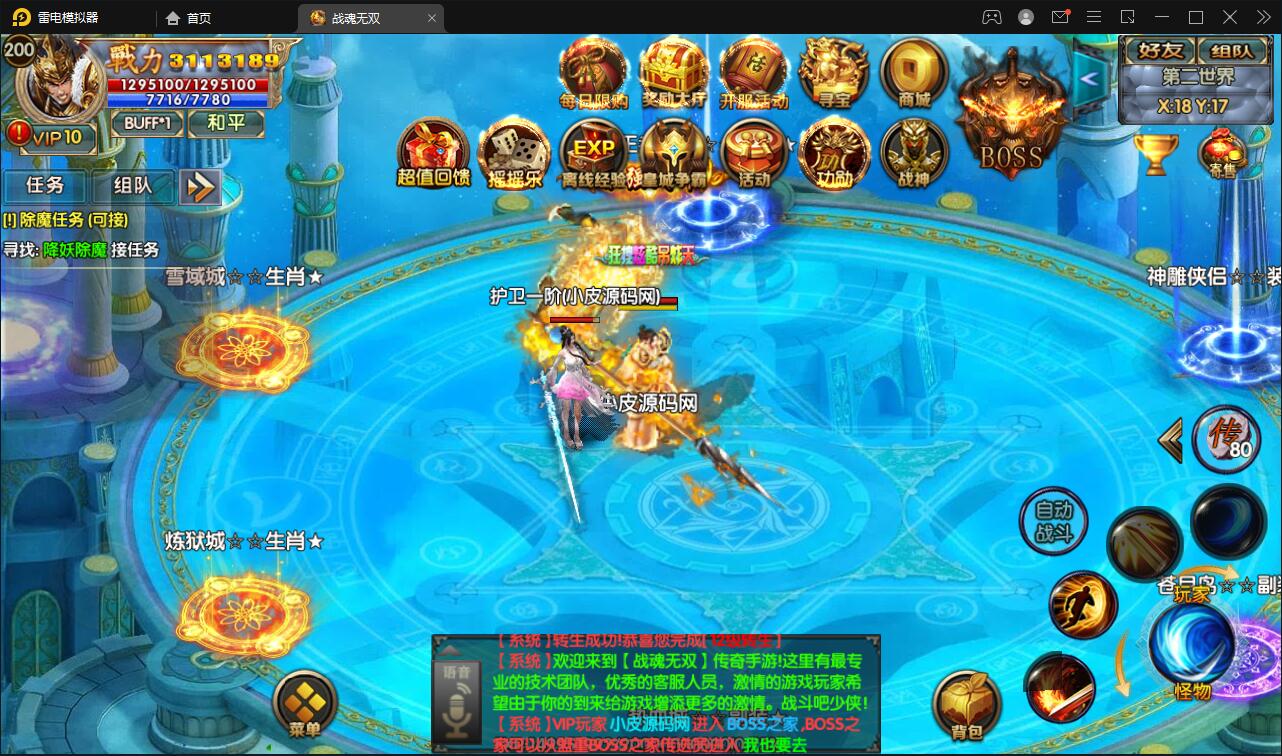
Task: Open the 摇摇乐 dice game icon
Action: pyautogui.click(x=513, y=153)
